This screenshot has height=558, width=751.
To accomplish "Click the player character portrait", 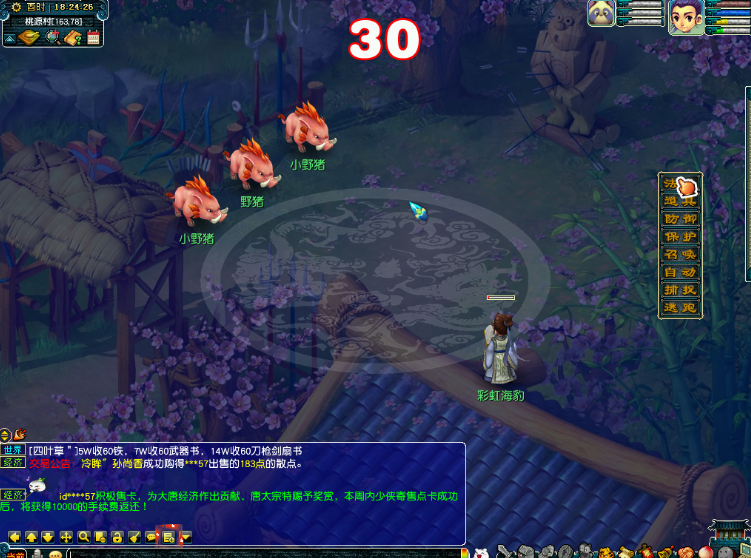I will pyautogui.click(x=686, y=17).
